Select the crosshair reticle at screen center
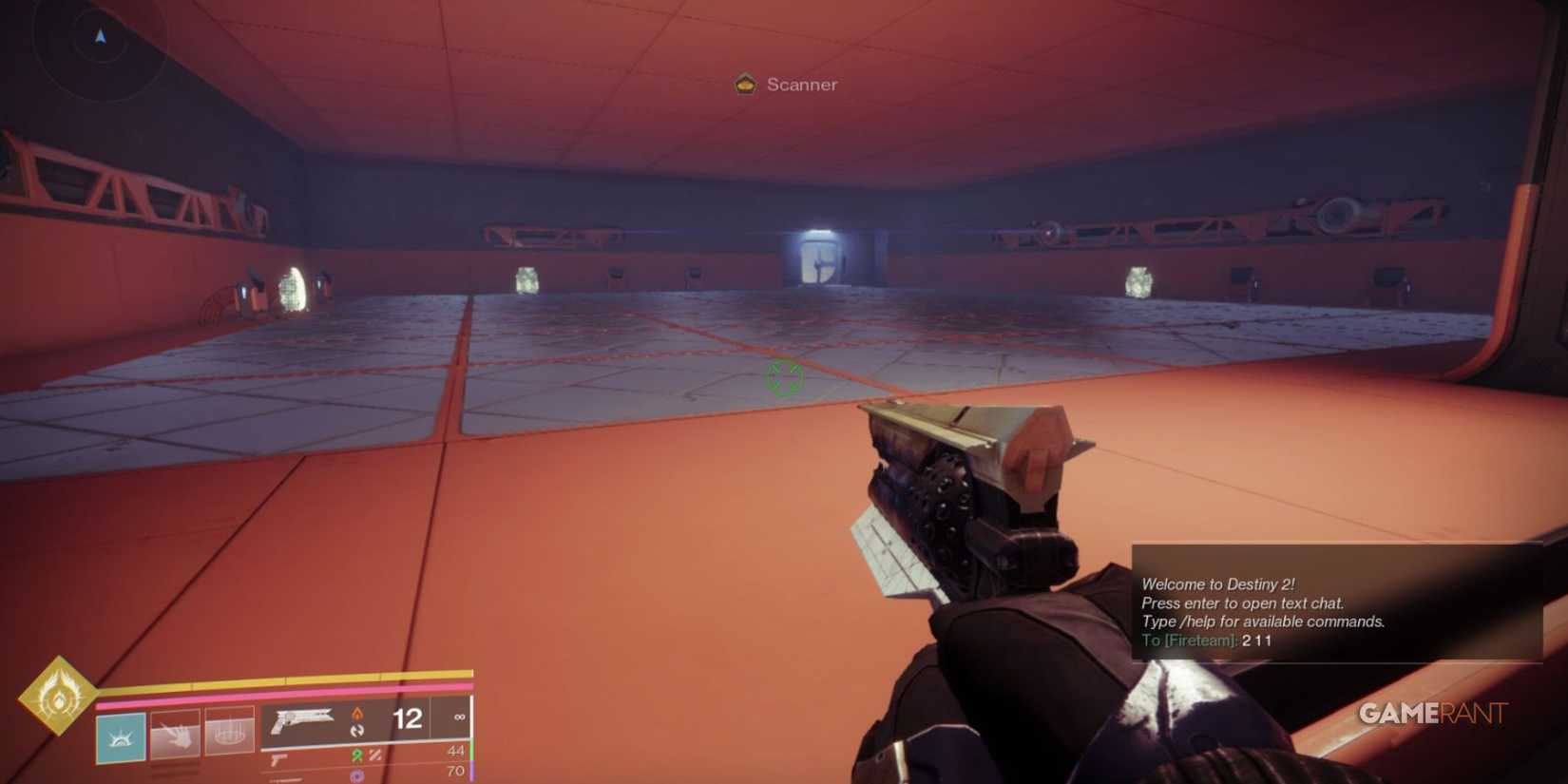 click(x=784, y=377)
